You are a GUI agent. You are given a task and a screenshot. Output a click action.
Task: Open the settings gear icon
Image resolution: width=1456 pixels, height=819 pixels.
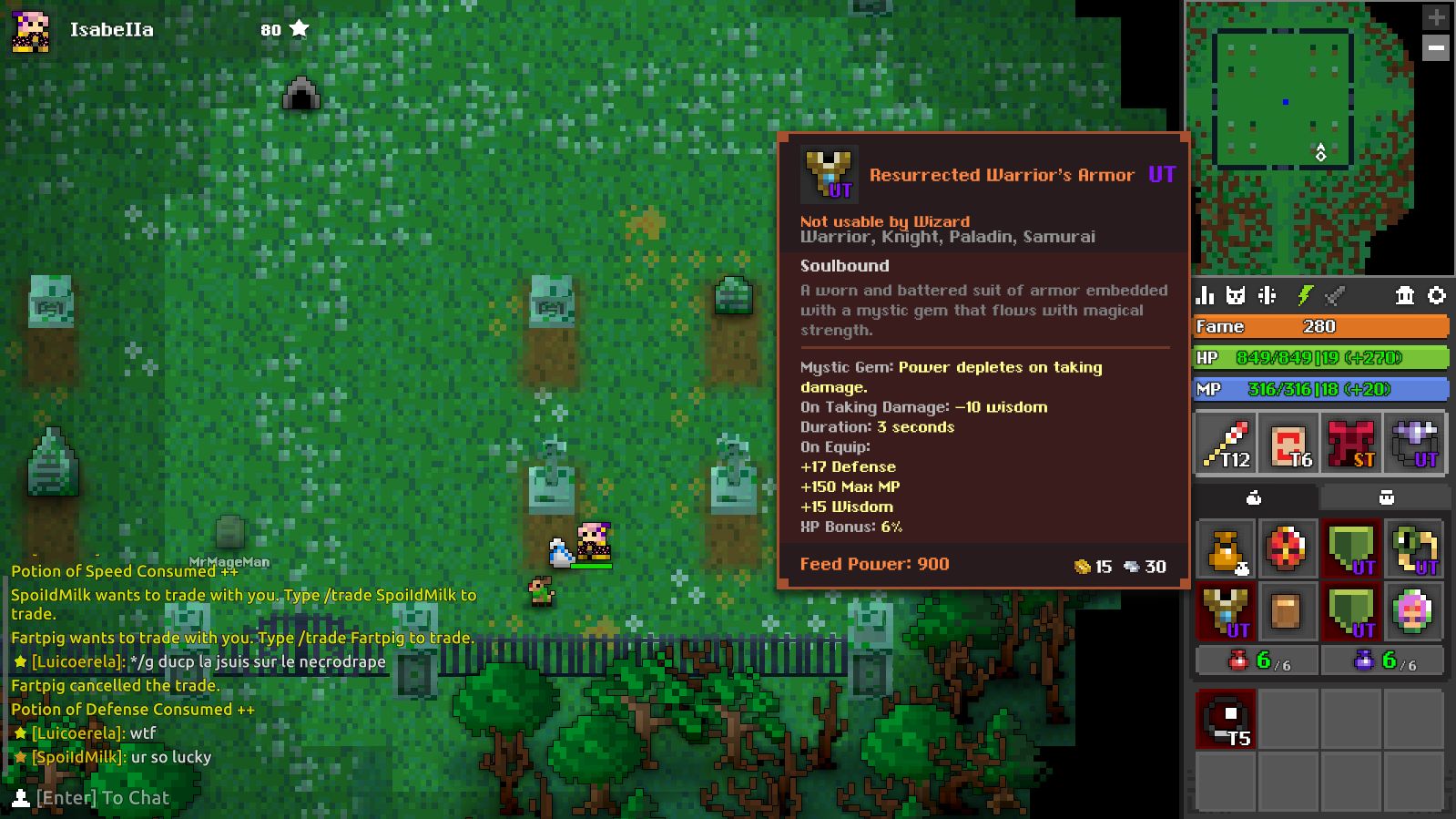point(1437,296)
